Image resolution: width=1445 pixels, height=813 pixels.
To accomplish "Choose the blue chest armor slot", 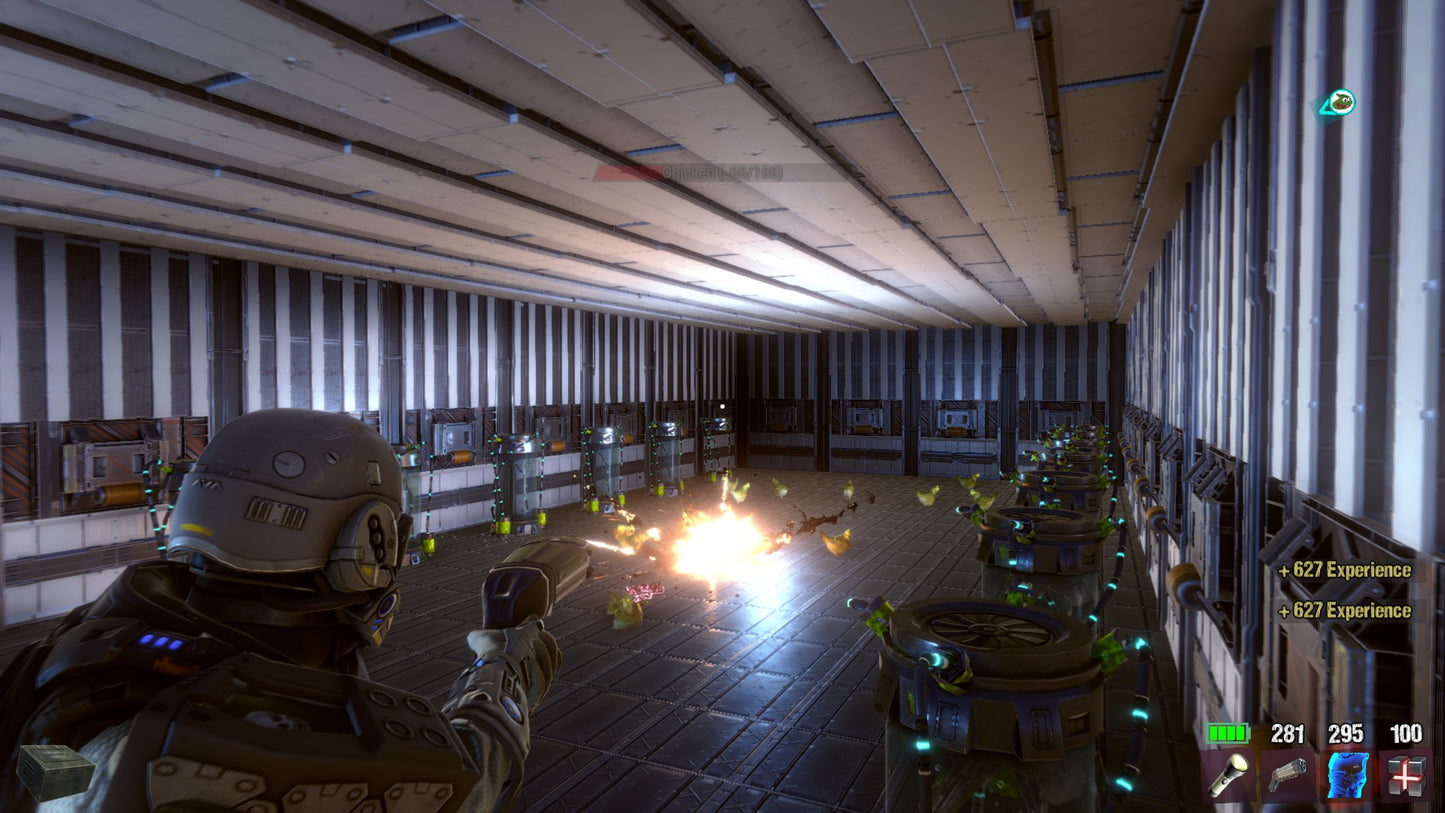I will (1346, 776).
